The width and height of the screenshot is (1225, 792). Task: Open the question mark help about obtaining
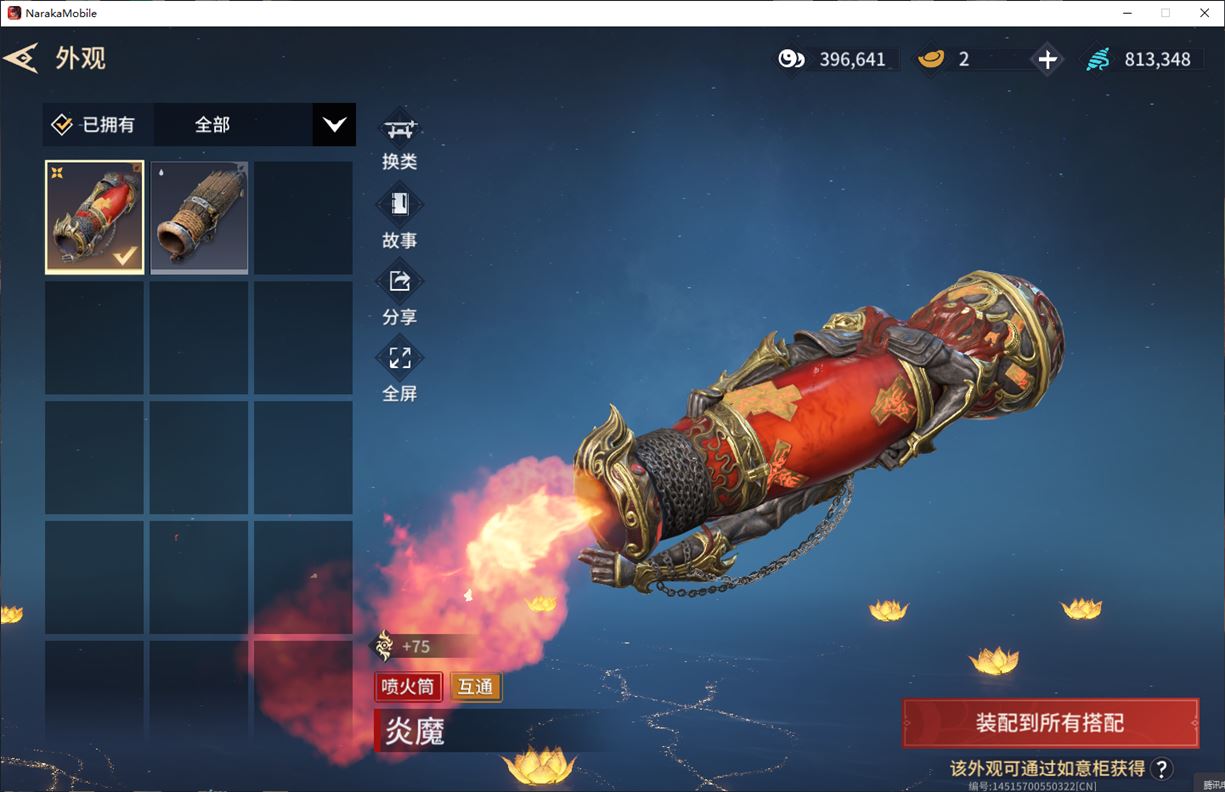coord(1161,768)
